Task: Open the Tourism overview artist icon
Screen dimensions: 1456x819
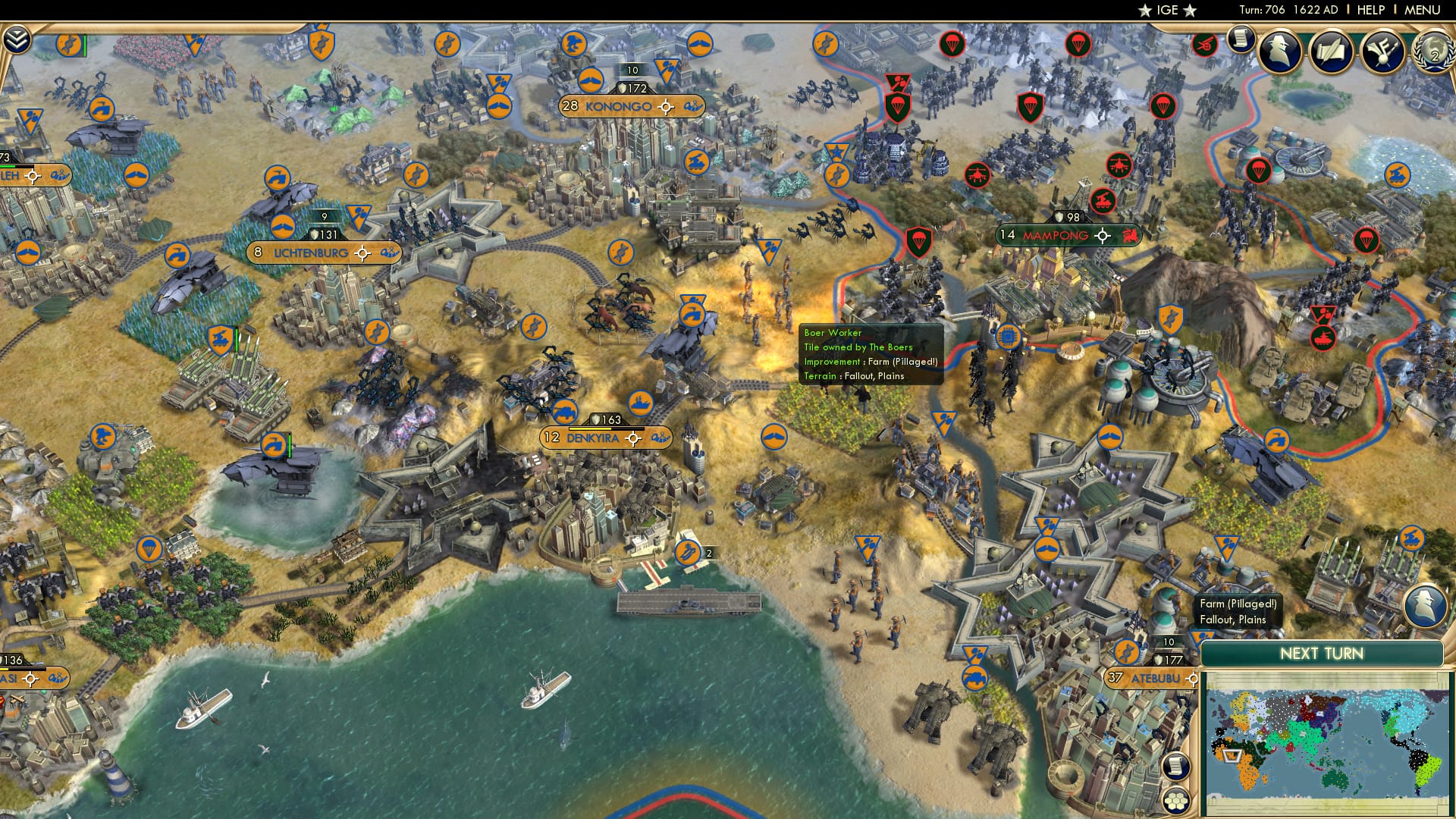Action: click(1382, 50)
